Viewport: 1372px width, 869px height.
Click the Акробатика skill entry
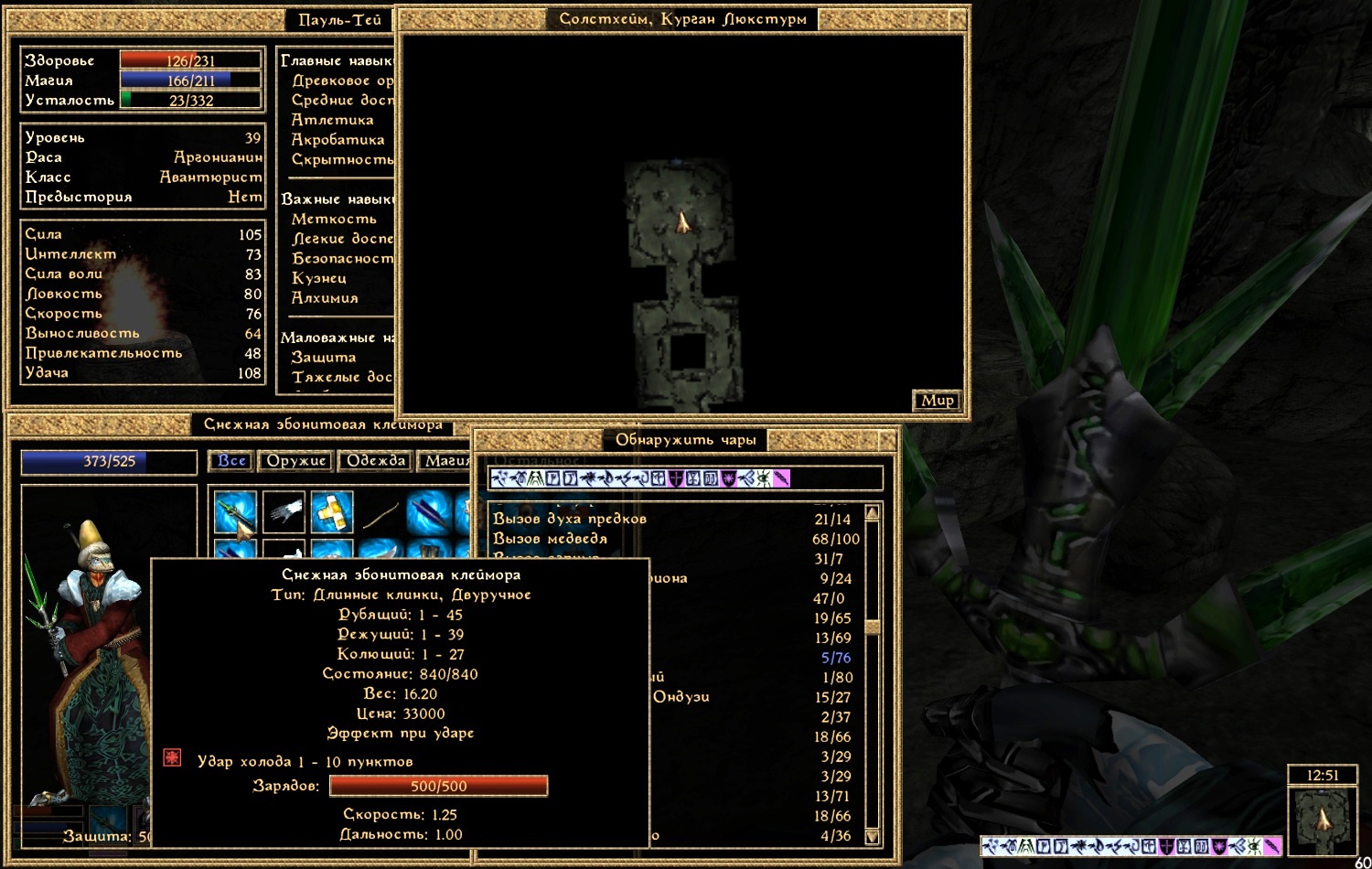[x=338, y=140]
